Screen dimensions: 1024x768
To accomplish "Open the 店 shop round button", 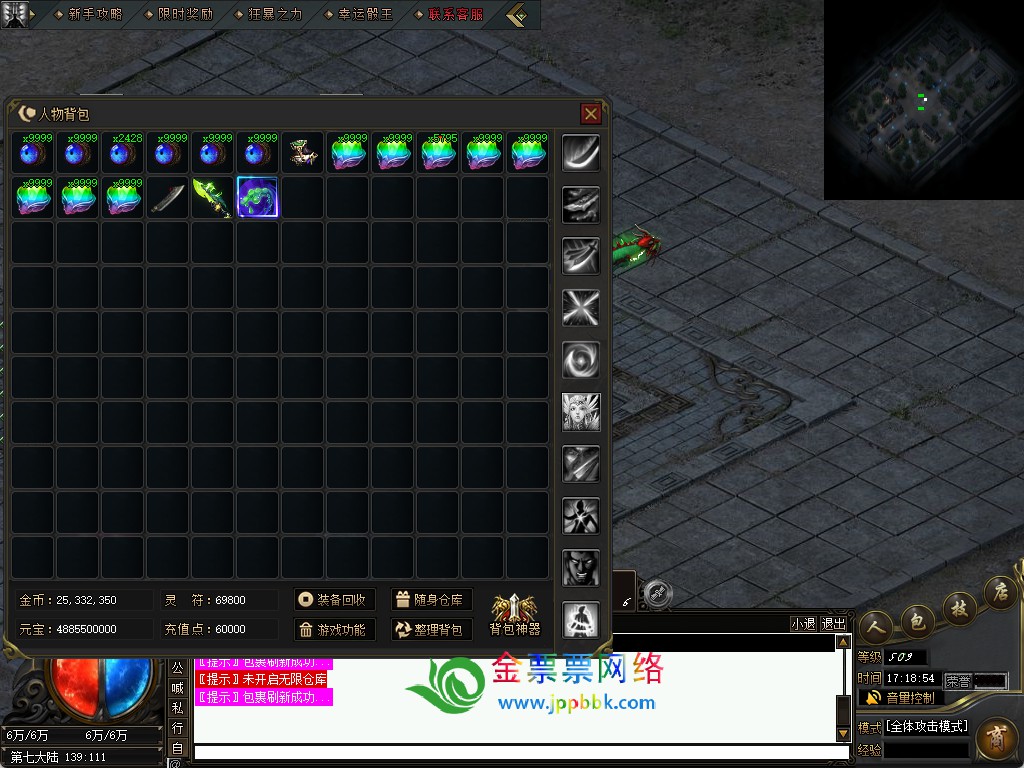I will point(998,593).
